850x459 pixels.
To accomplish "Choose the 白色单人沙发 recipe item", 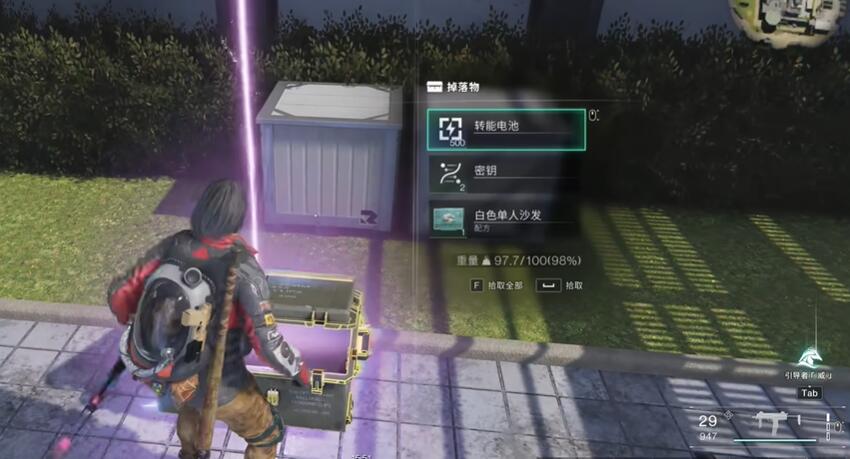I will (x=506, y=218).
